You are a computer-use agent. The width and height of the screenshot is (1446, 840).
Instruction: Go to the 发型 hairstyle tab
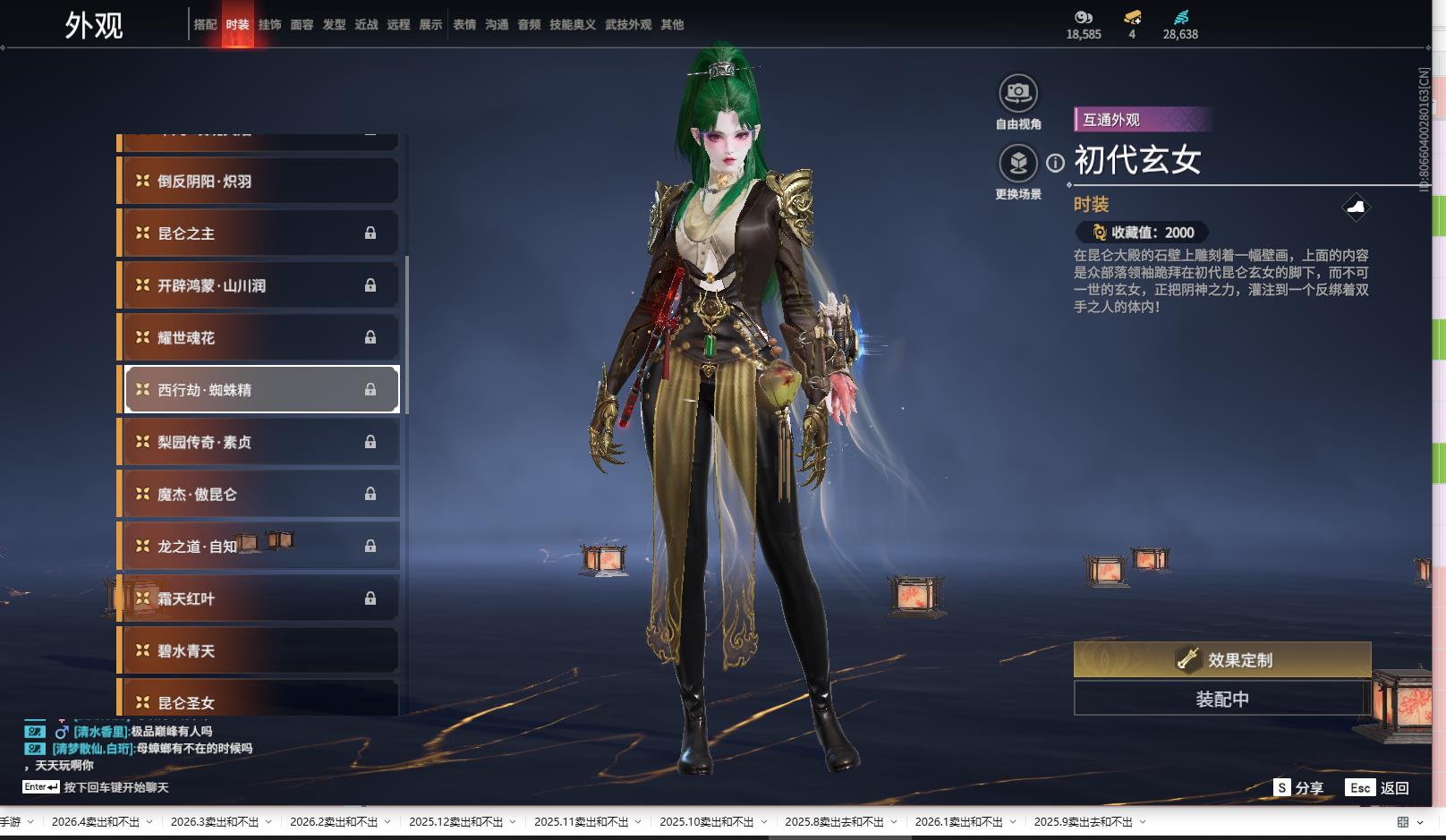tap(334, 25)
